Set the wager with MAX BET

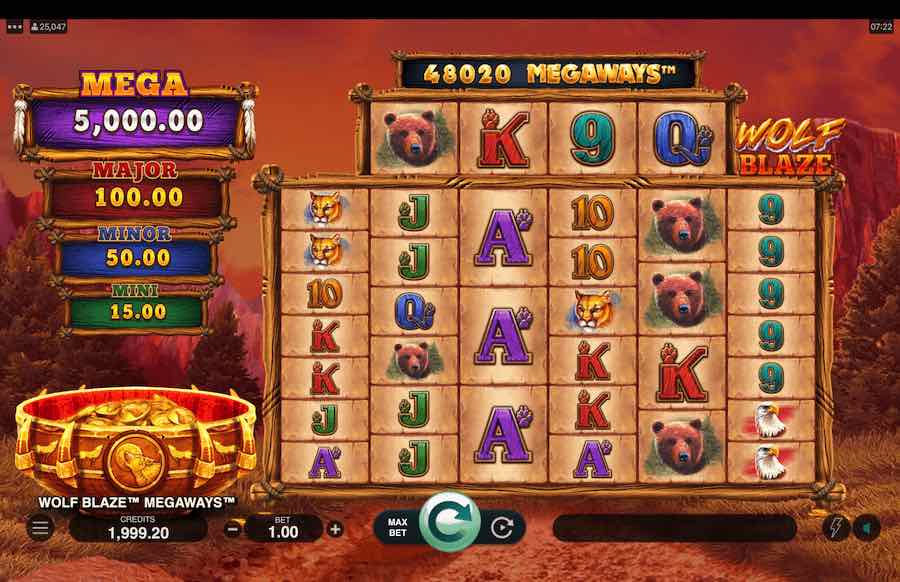tap(396, 527)
